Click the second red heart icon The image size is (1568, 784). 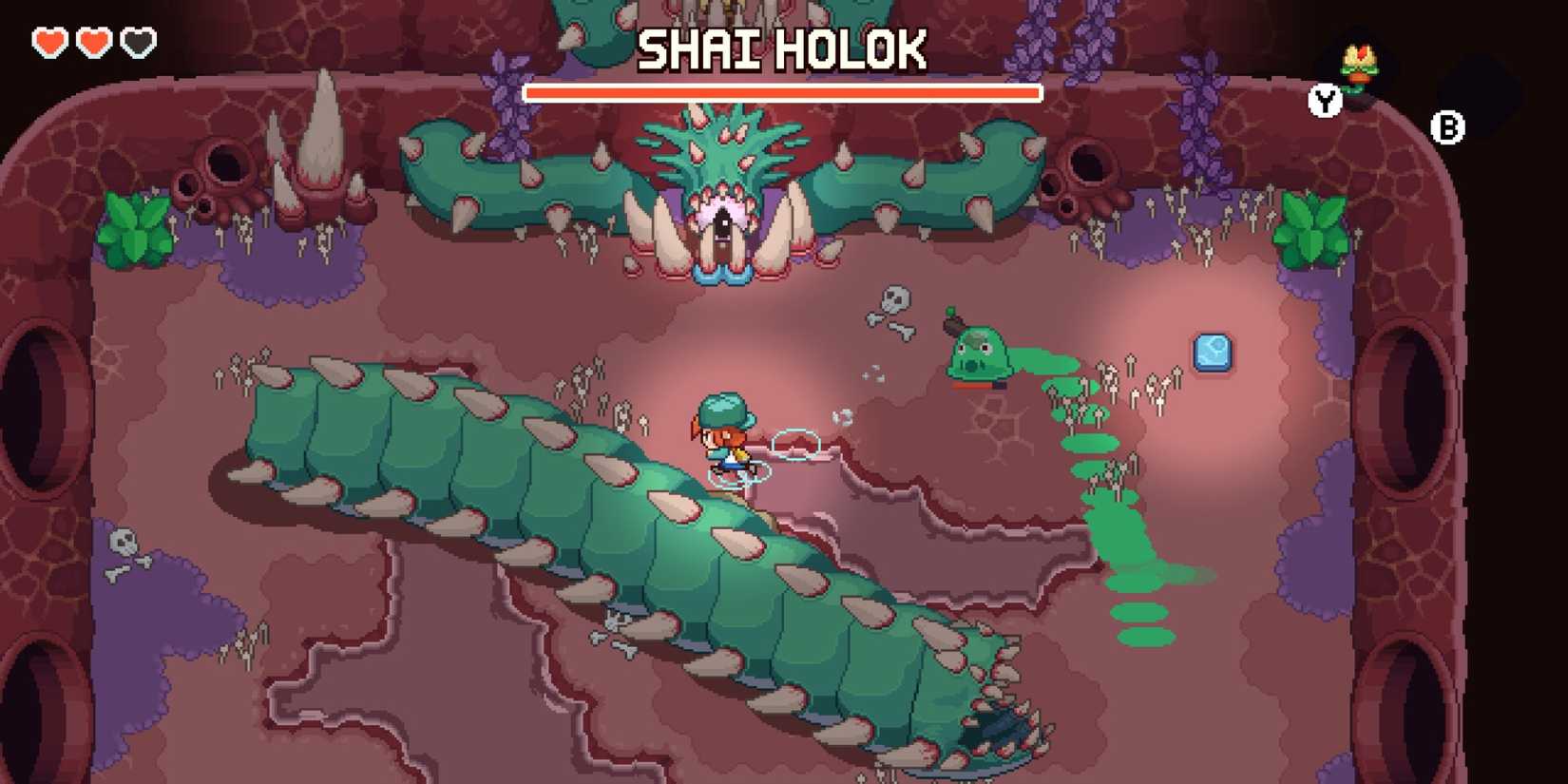(x=93, y=41)
